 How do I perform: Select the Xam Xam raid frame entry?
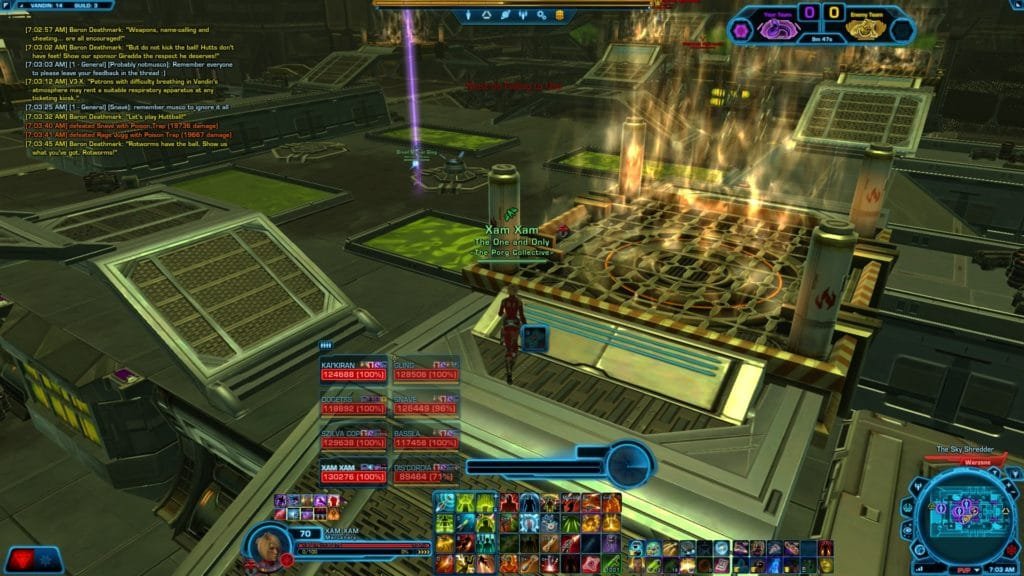click(353, 471)
